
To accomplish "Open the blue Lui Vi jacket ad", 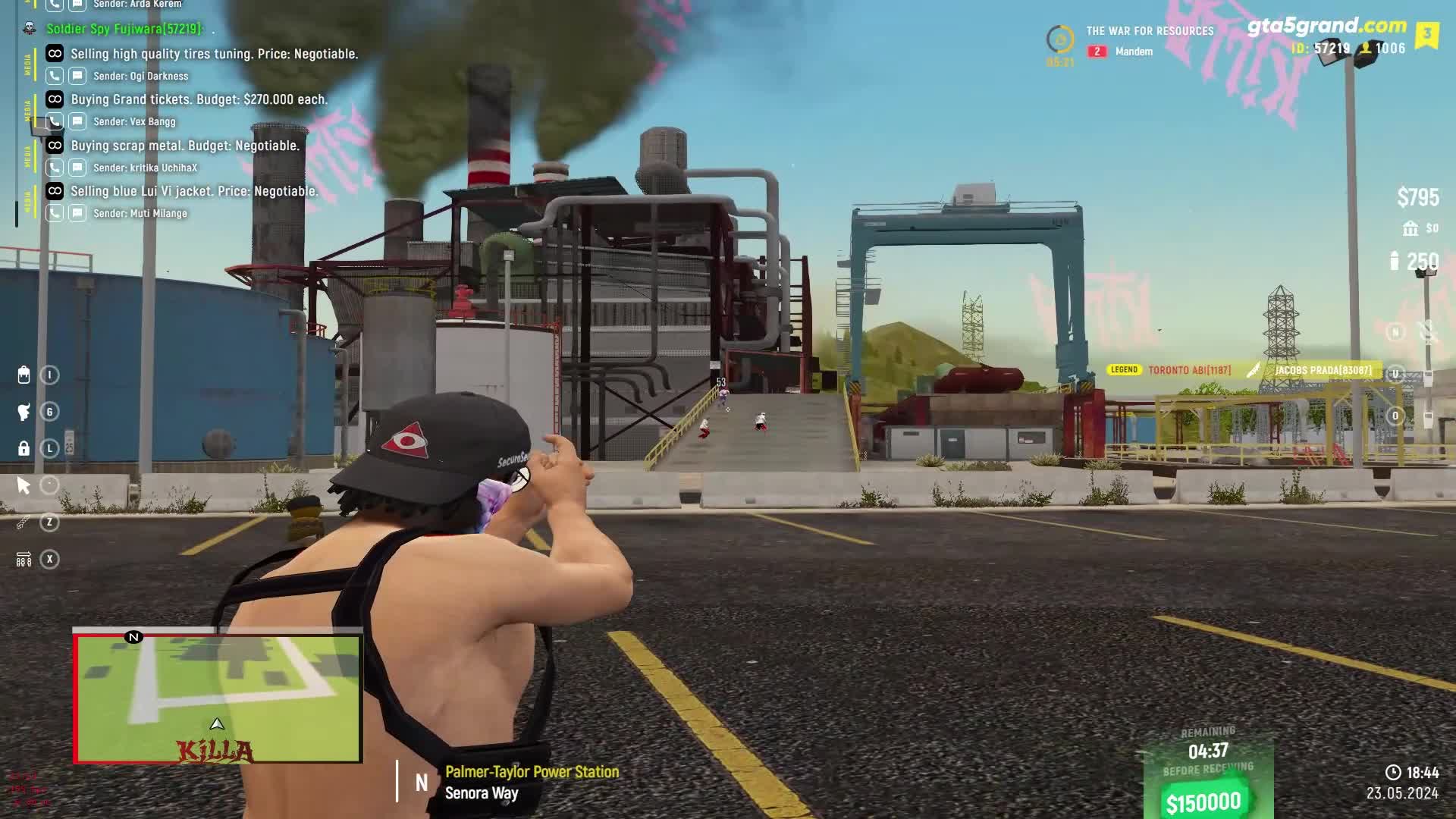I will click(x=193, y=191).
